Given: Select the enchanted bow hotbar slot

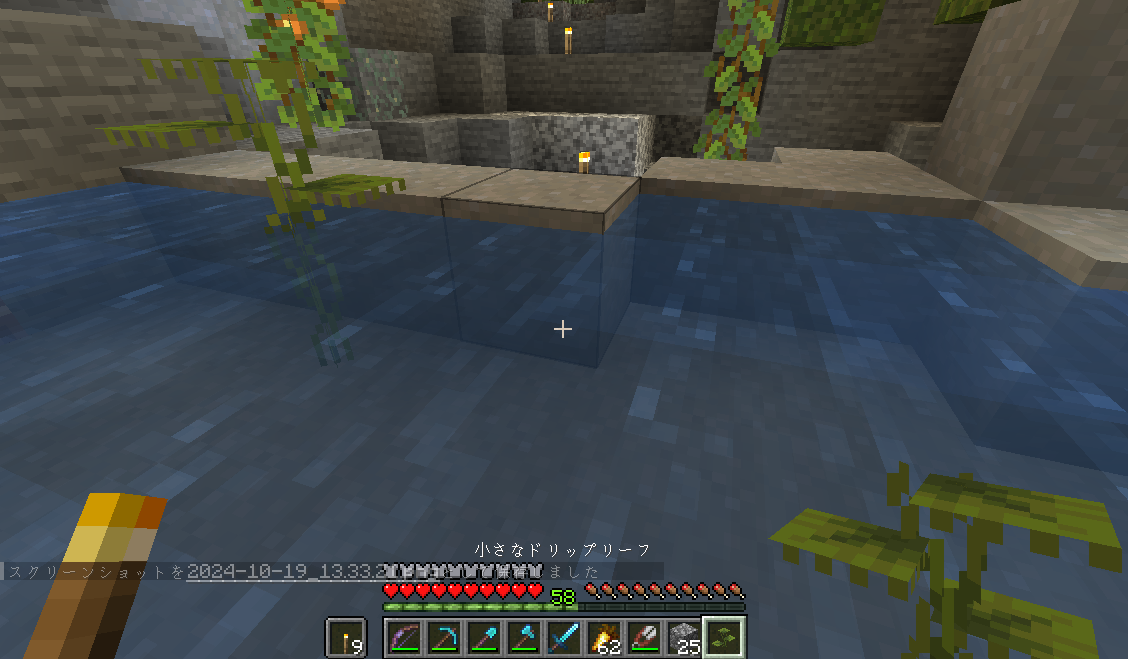Looking at the screenshot, I should tap(402, 637).
